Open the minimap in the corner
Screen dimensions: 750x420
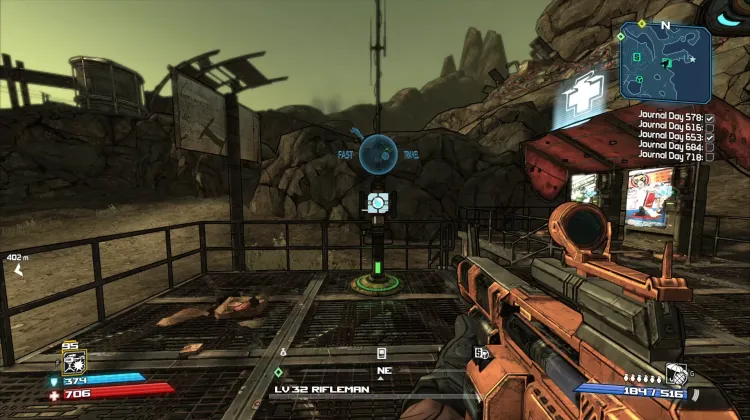(665, 62)
